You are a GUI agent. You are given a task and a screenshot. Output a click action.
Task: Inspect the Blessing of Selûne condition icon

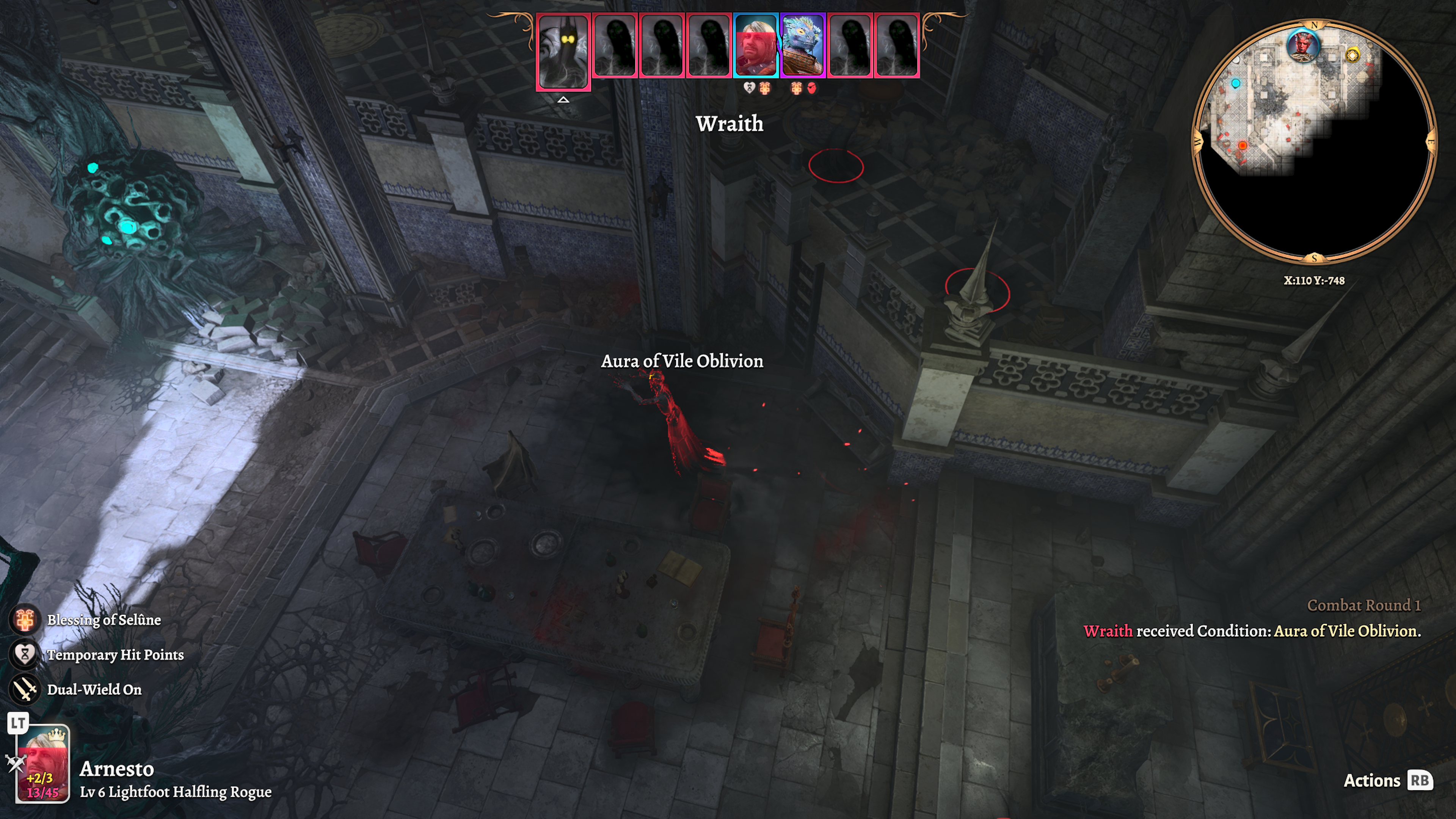[25, 620]
